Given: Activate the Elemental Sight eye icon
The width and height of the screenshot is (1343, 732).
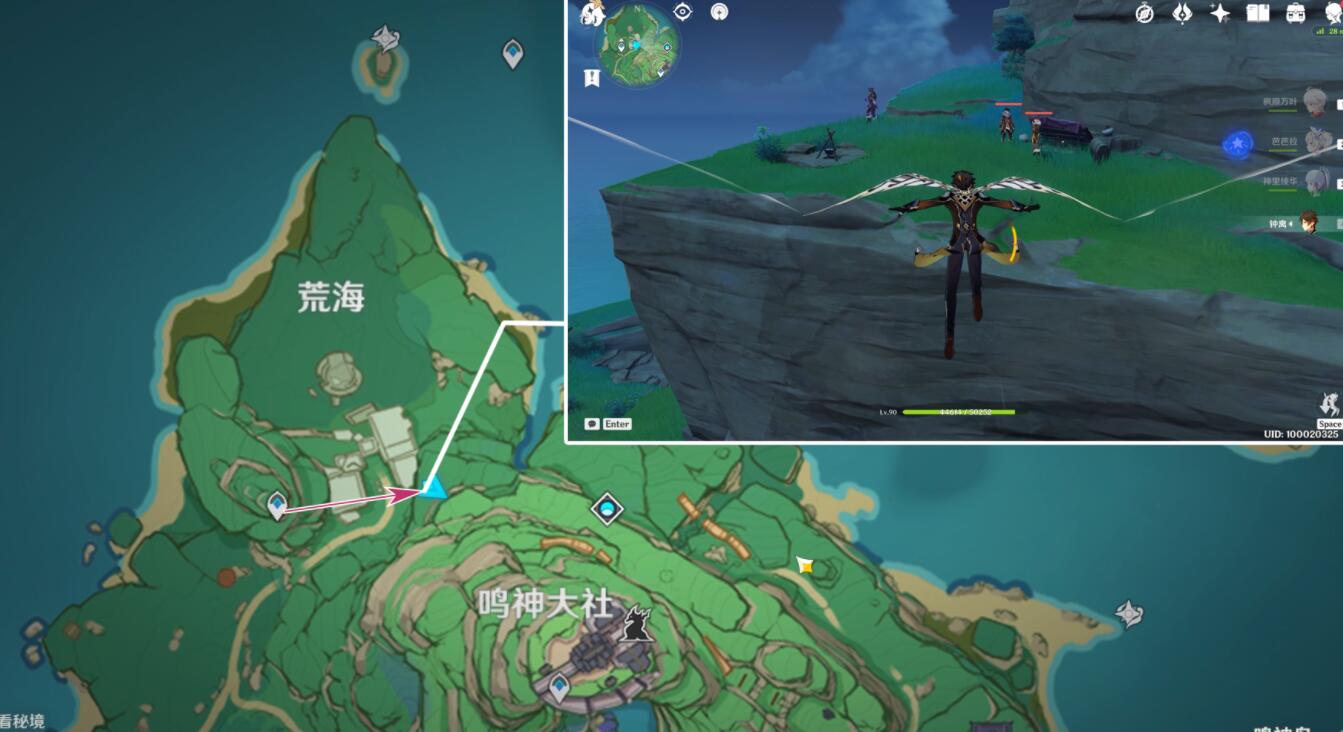Looking at the screenshot, I should [683, 11].
